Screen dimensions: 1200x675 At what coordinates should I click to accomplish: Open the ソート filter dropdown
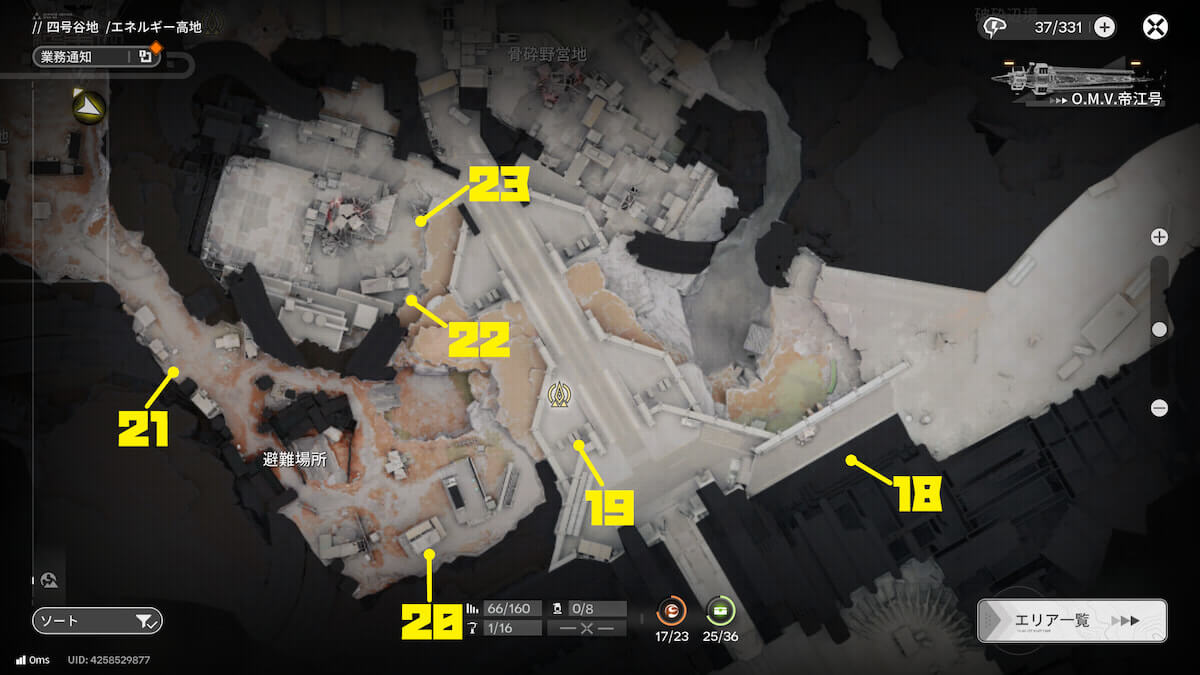[x=96, y=621]
